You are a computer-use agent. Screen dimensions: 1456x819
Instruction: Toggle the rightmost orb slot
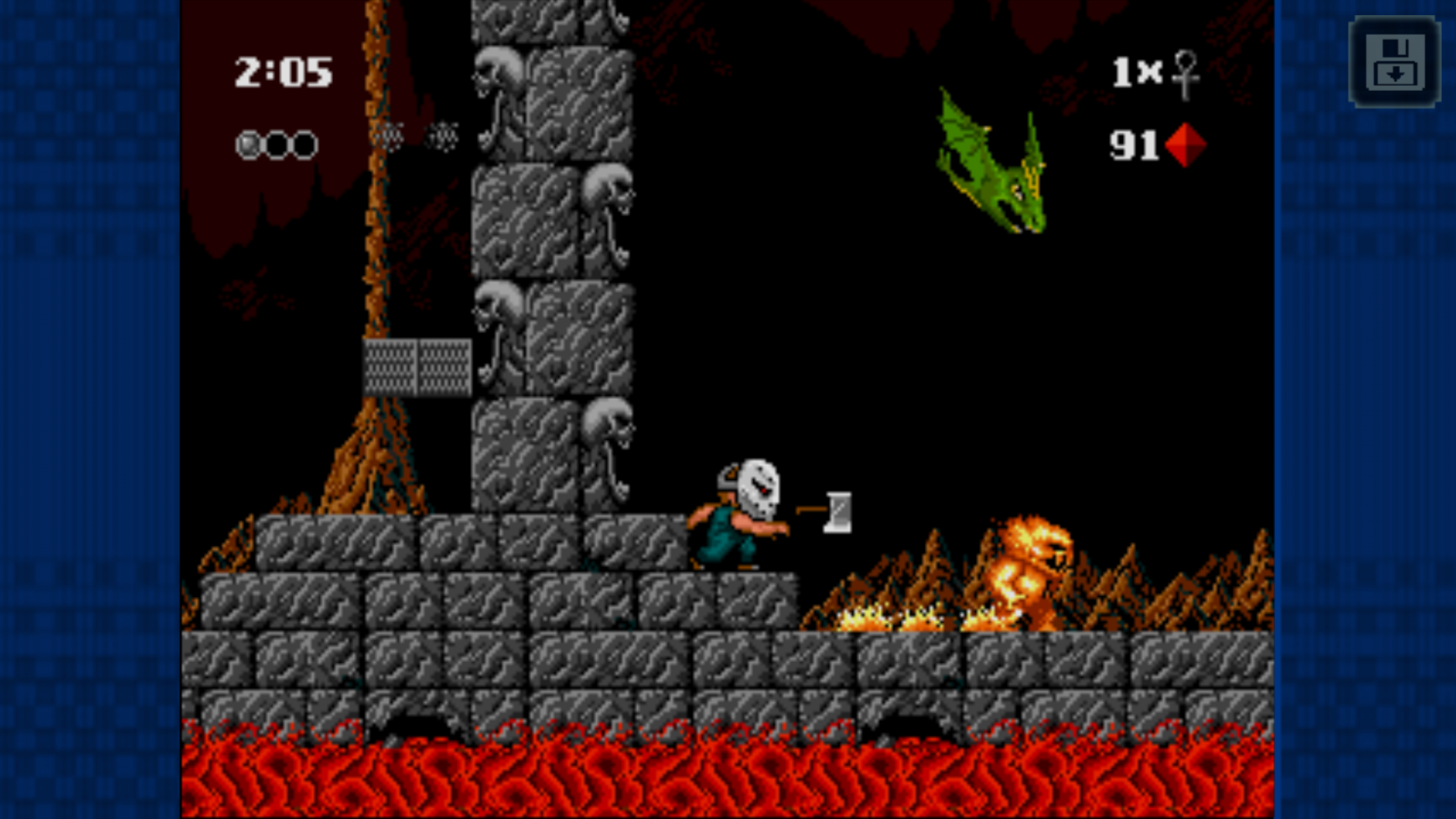pos(303,143)
